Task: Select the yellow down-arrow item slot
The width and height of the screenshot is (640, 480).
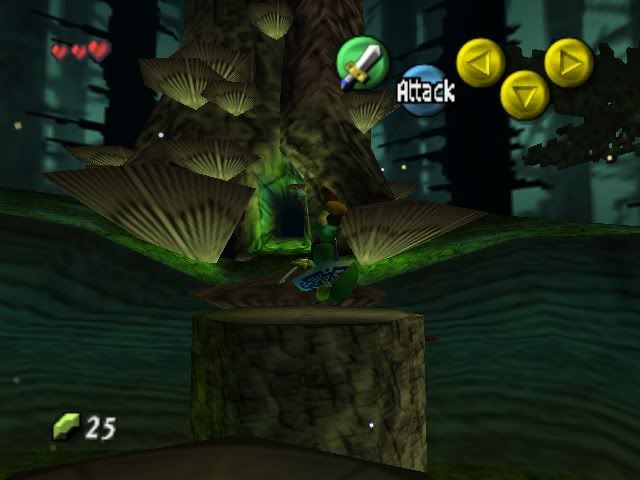Action: pyautogui.click(x=524, y=95)
